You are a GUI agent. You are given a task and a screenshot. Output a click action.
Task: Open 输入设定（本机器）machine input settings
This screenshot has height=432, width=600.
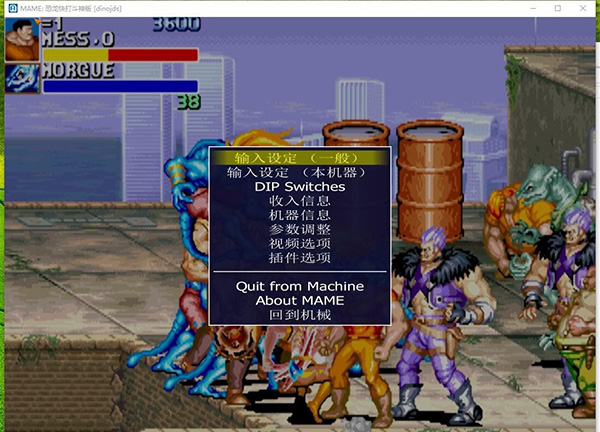299,172
